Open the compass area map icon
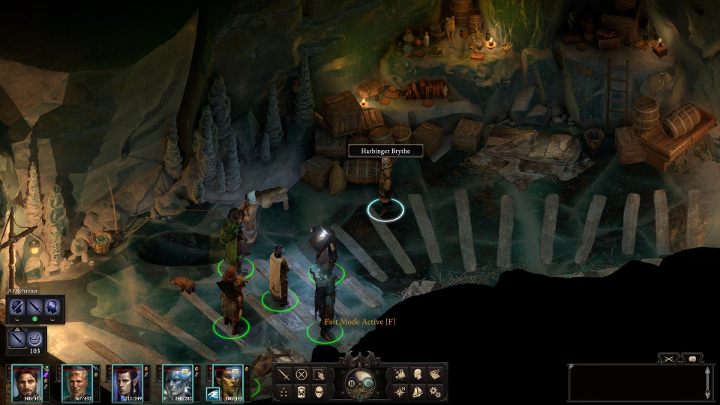The width and height of the screenshot is (720, 405). point(401,390)
